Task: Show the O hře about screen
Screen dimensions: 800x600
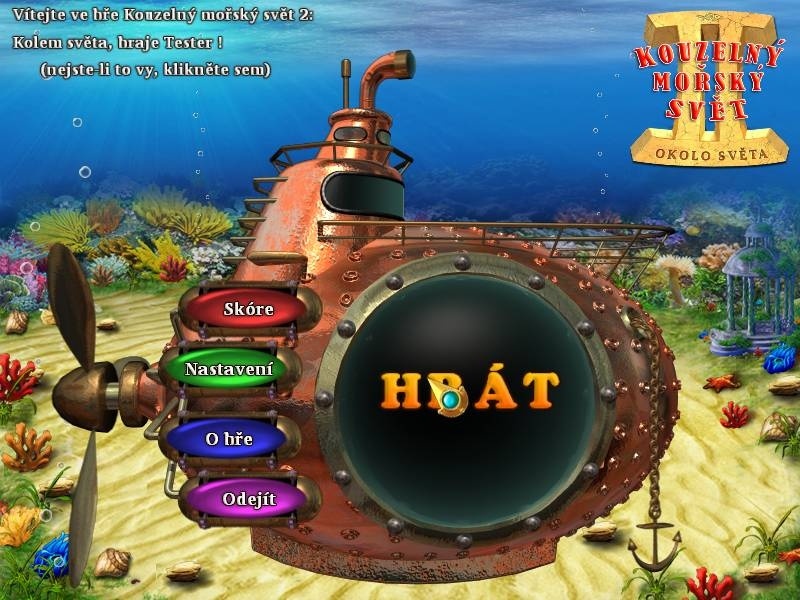Action: [229, 439]
